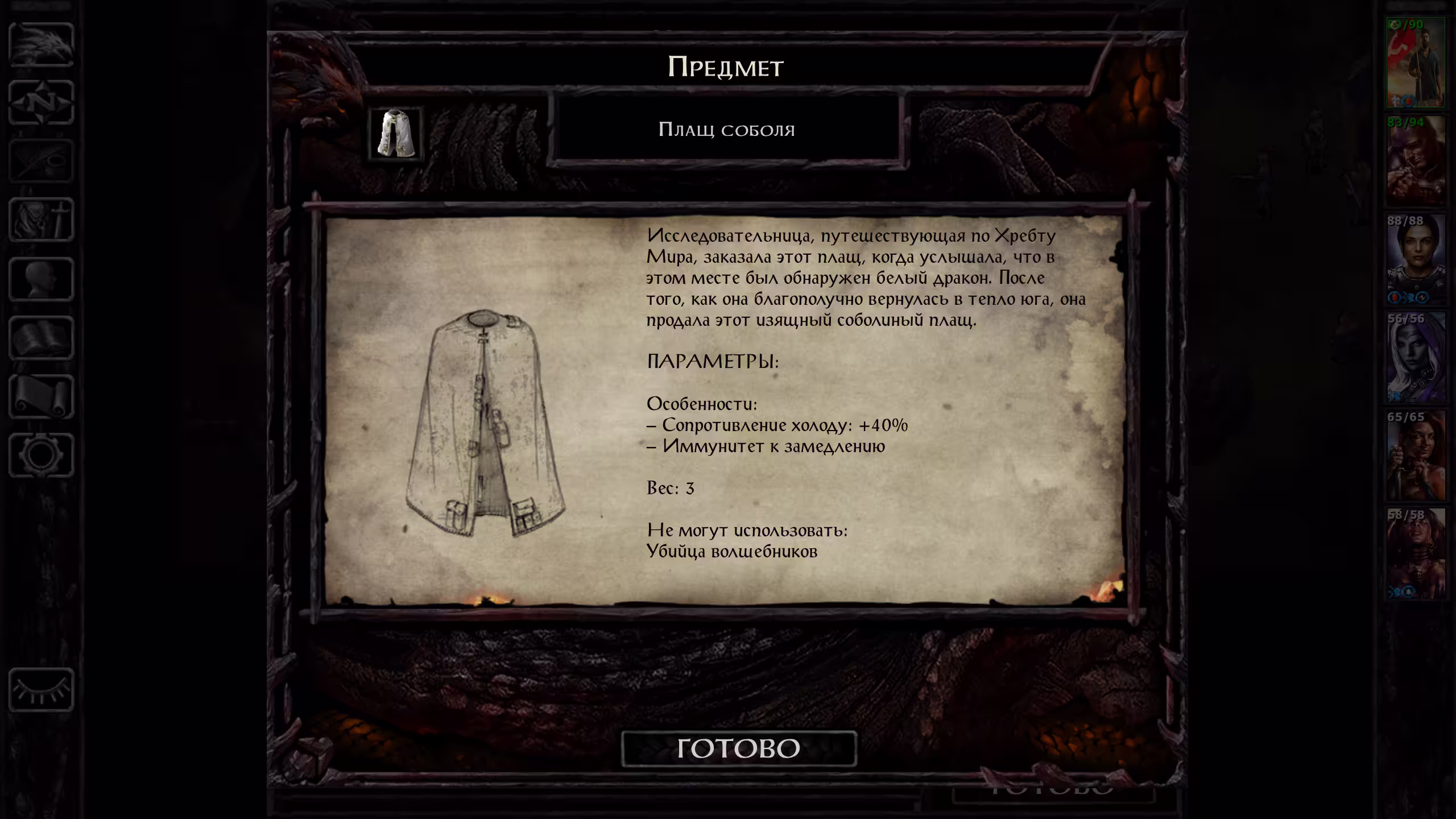This screenshot has height=819, width=1456.
Task: Open the mage spellbook via the book icon
Action: [x=41, y=338]
